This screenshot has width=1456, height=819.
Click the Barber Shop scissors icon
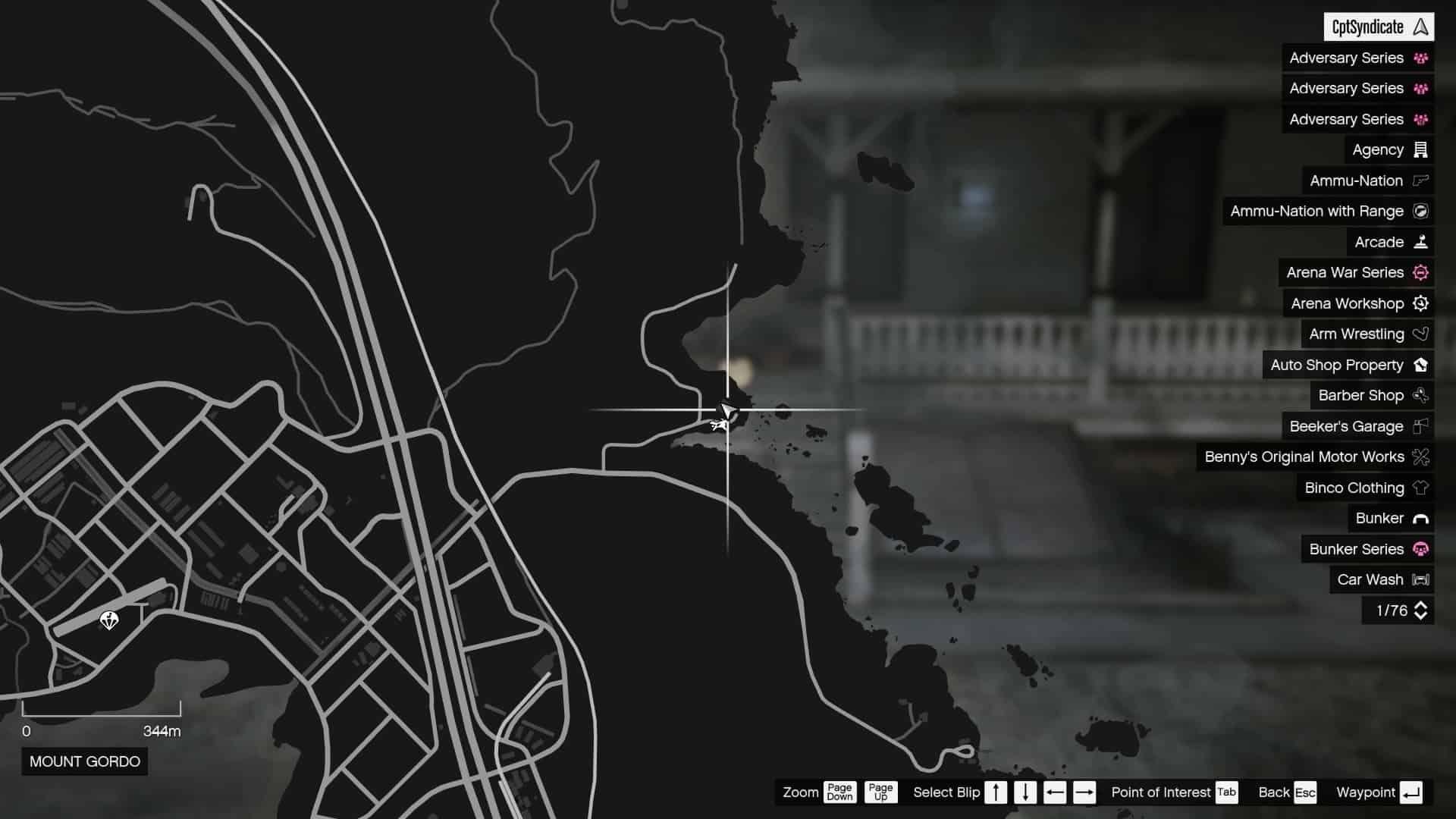click(x=1420, y=395)
